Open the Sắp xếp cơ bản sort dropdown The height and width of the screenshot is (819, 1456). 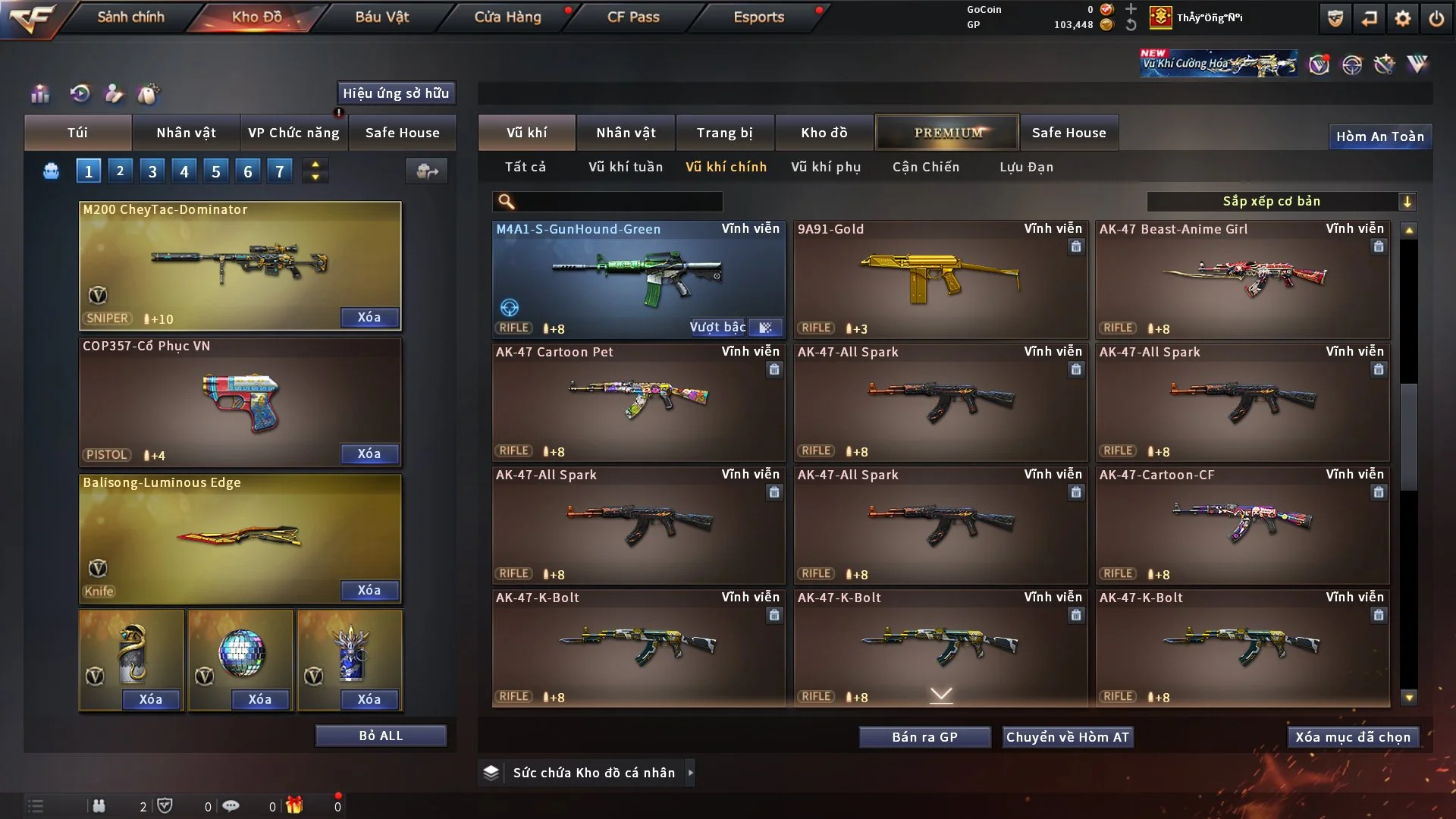pos(1281,201)
